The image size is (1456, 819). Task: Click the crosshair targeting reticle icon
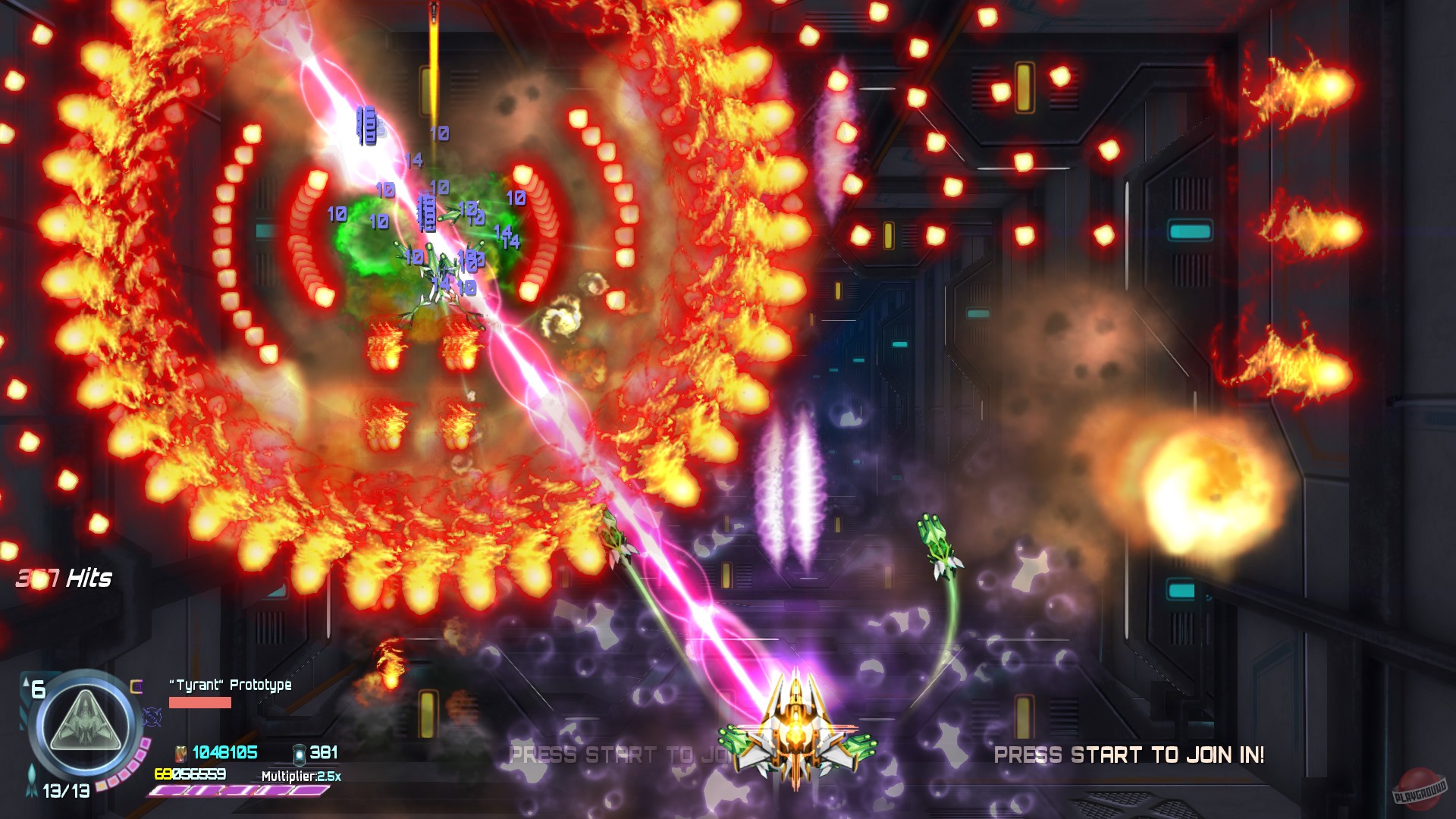[151, 717]
